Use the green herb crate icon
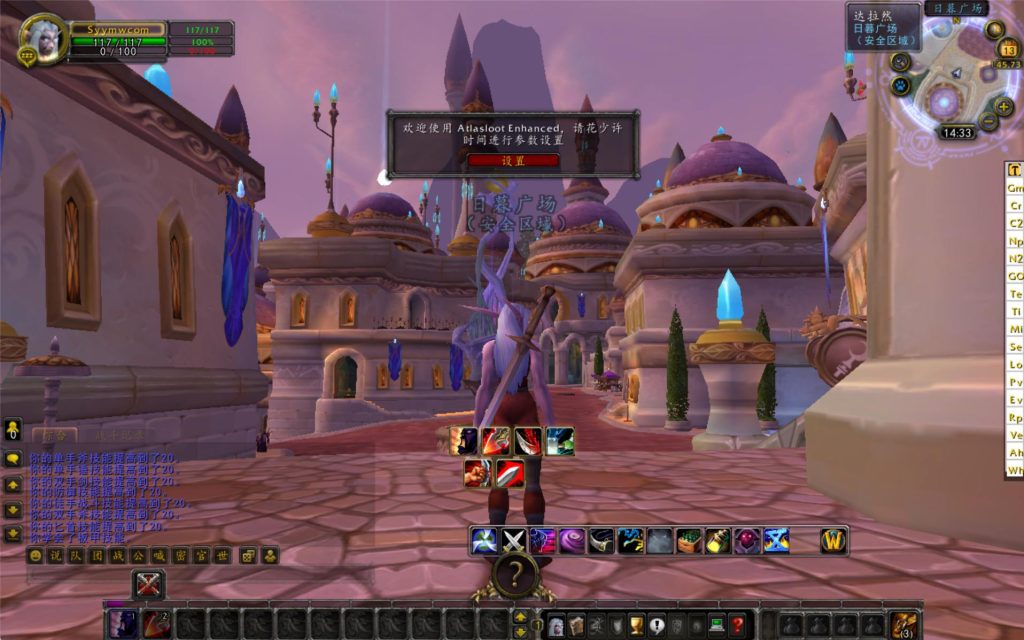The width and height of the screenshot is (1024, 640). click(688, 541)
